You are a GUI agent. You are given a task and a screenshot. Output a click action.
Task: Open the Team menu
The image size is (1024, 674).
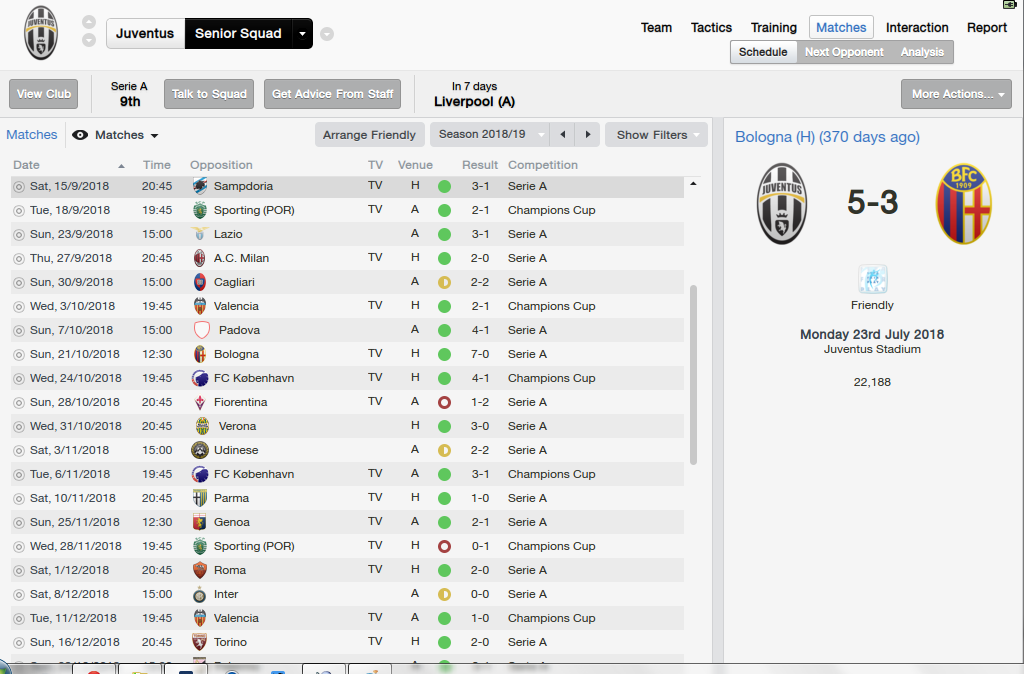click(656, 28)
